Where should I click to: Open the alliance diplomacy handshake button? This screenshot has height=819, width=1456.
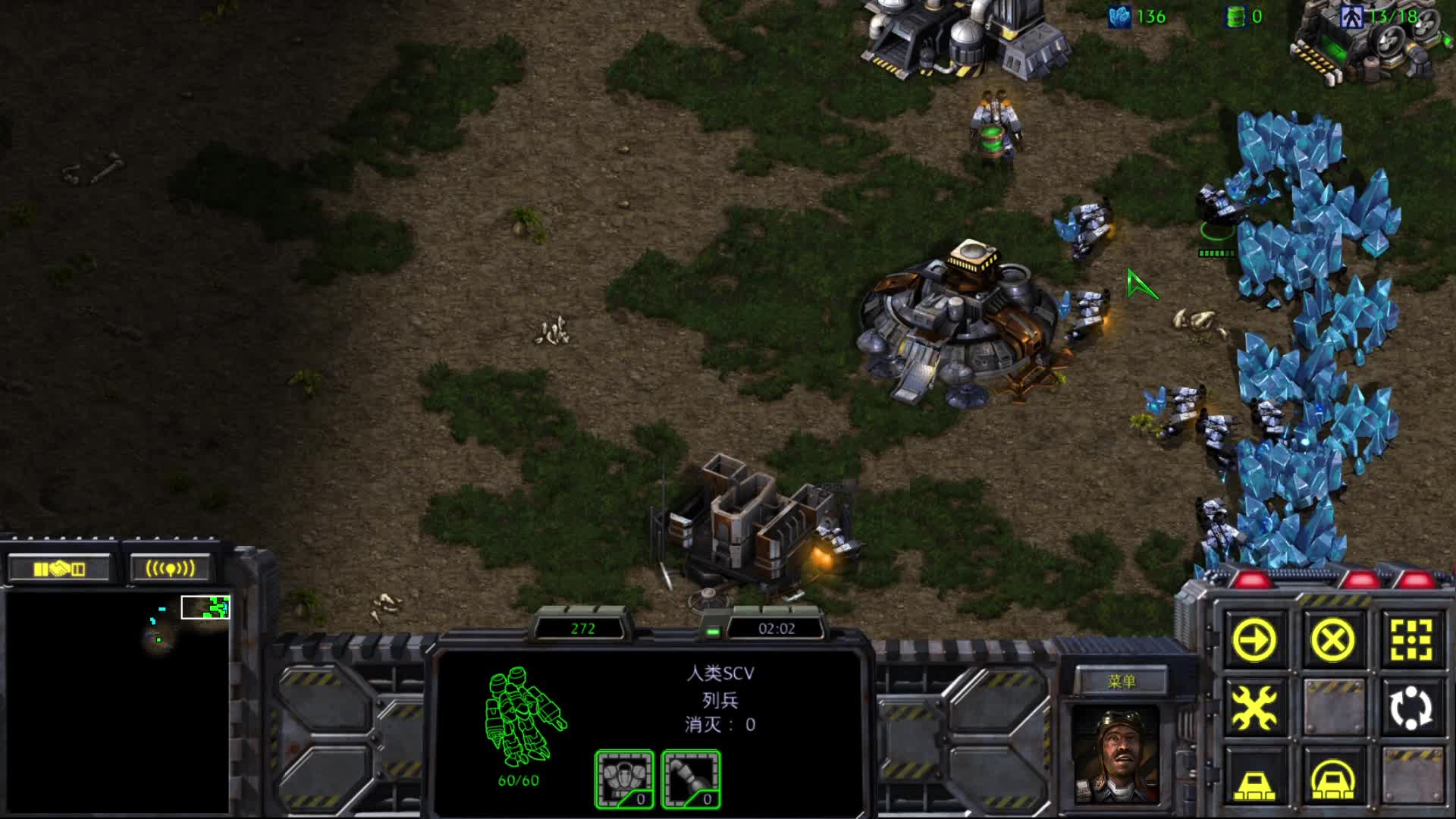pyautogui.click(x=59, y=569)
